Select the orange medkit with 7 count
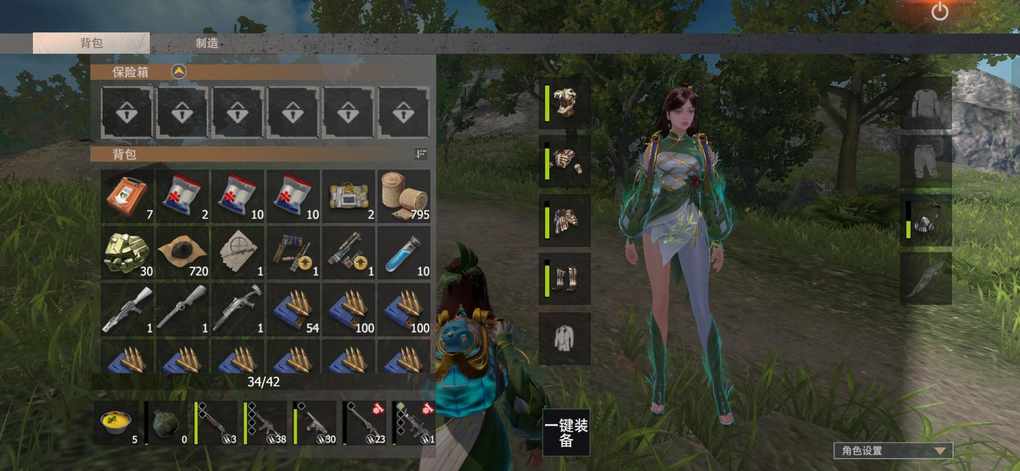 click(x=128, y=196)
